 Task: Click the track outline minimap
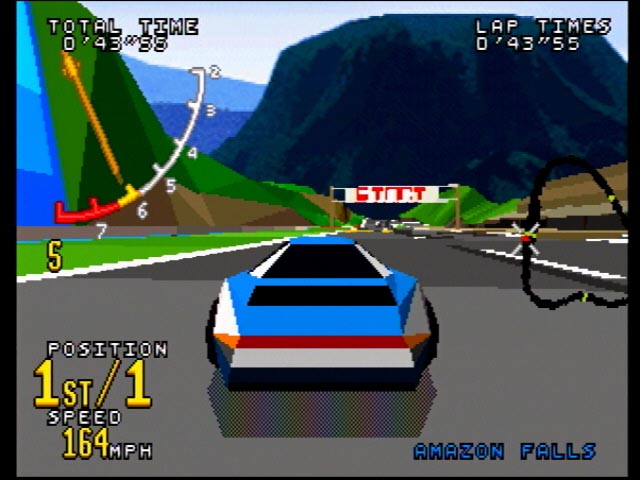574,232
